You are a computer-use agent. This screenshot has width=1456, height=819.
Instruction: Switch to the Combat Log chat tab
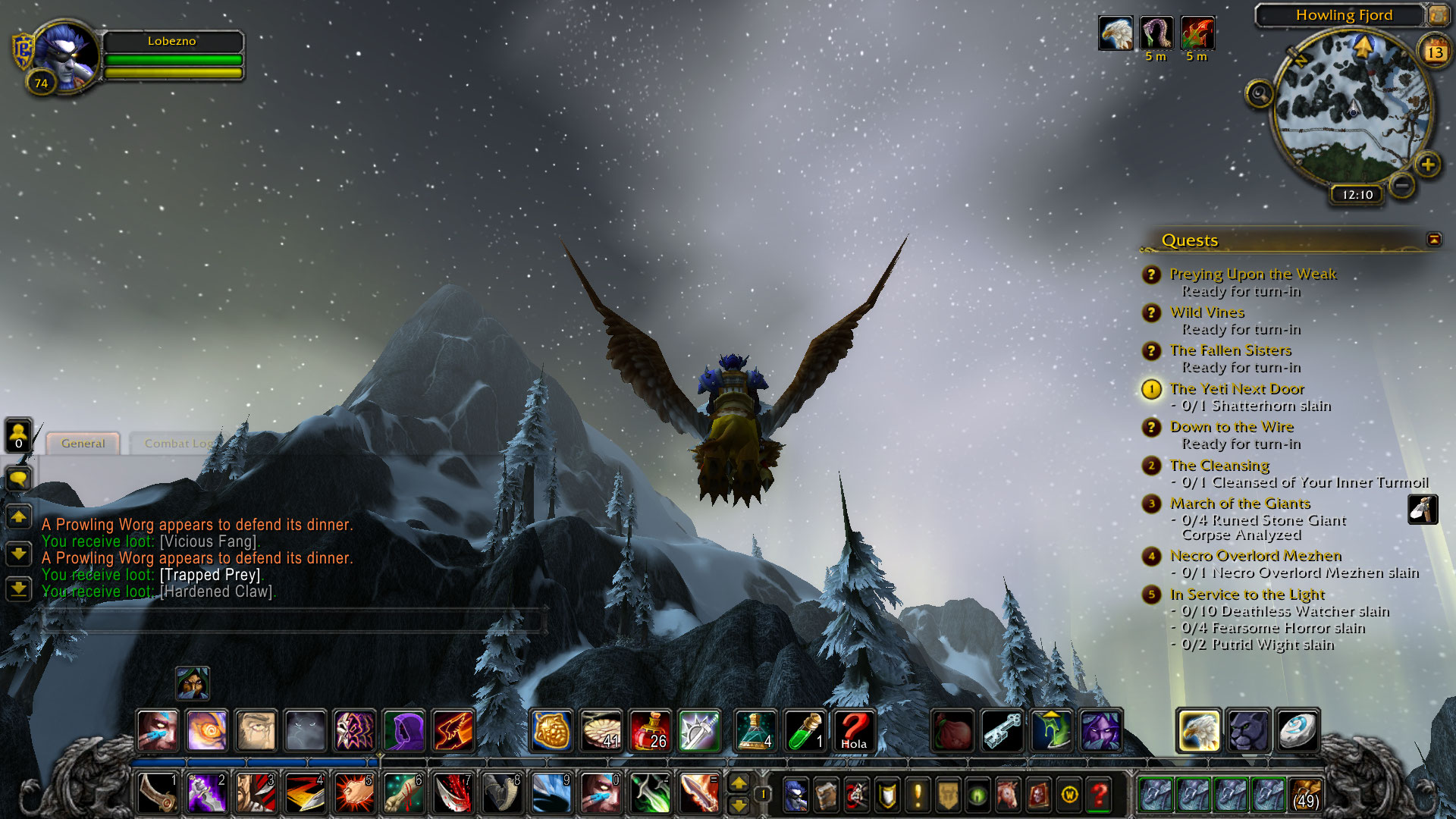[x=177, y=444]
